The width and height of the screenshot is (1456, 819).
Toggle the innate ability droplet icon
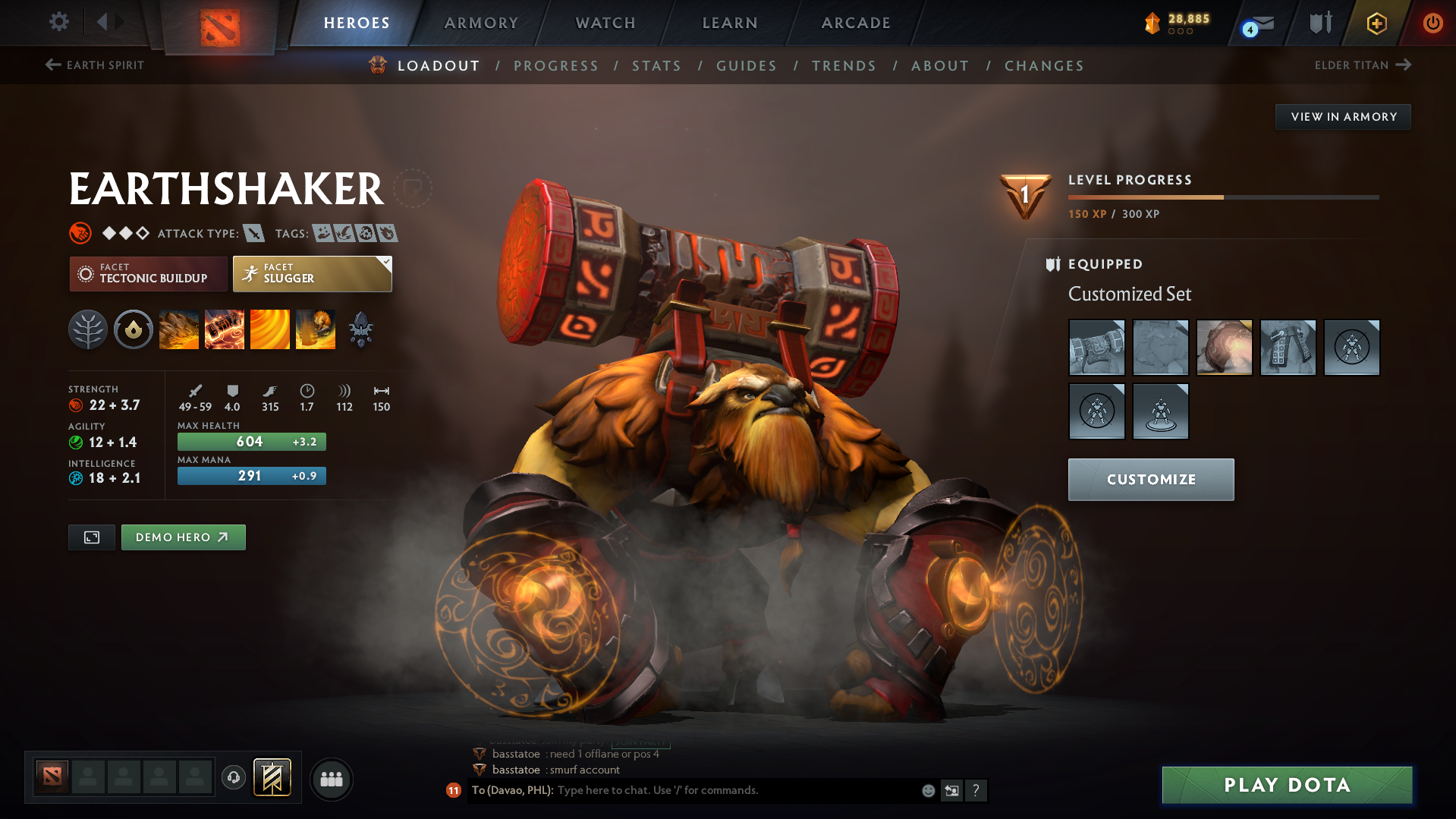134,329
